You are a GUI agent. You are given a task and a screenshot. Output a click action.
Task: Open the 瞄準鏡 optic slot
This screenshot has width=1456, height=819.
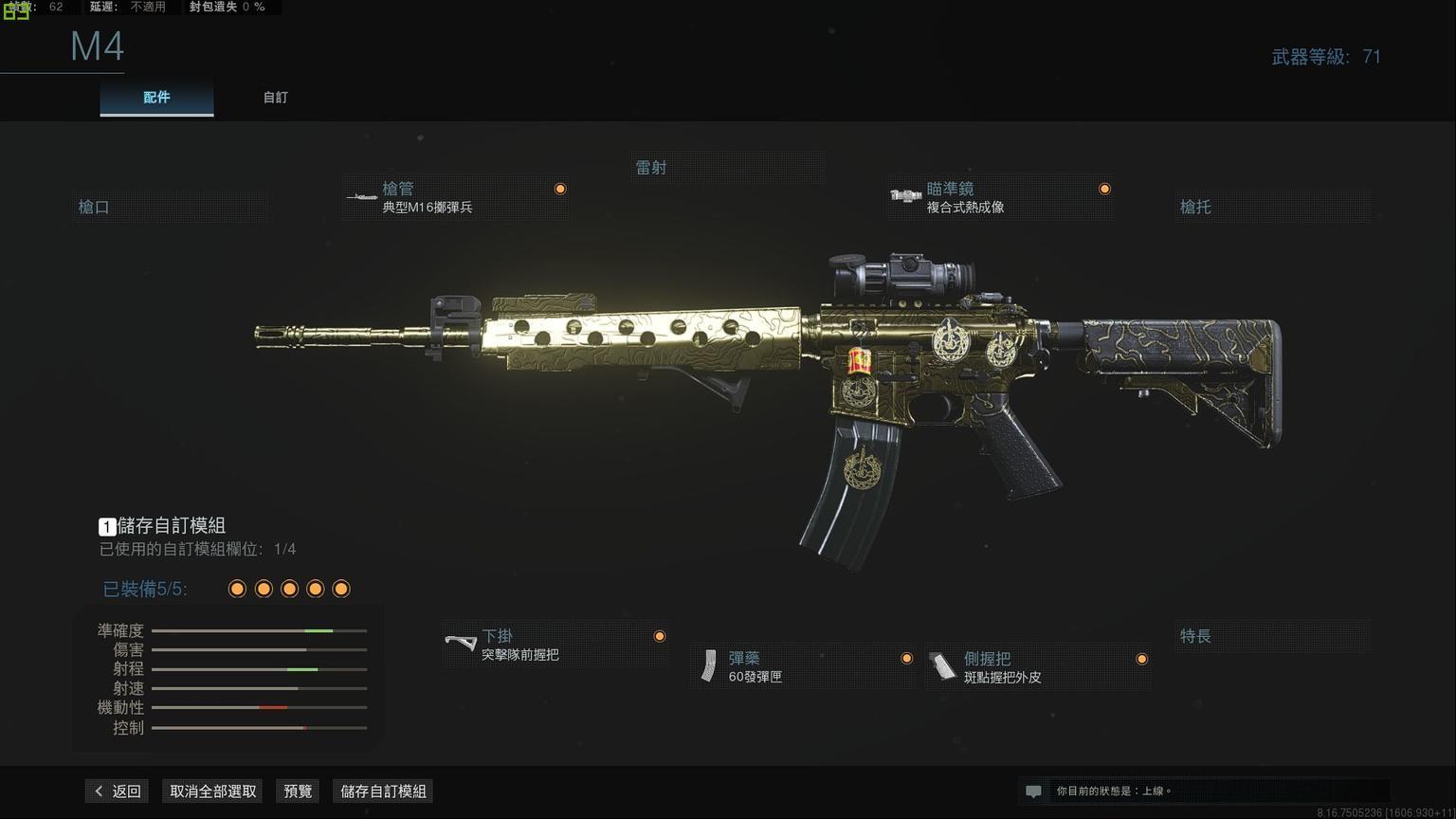point(1000,198)
